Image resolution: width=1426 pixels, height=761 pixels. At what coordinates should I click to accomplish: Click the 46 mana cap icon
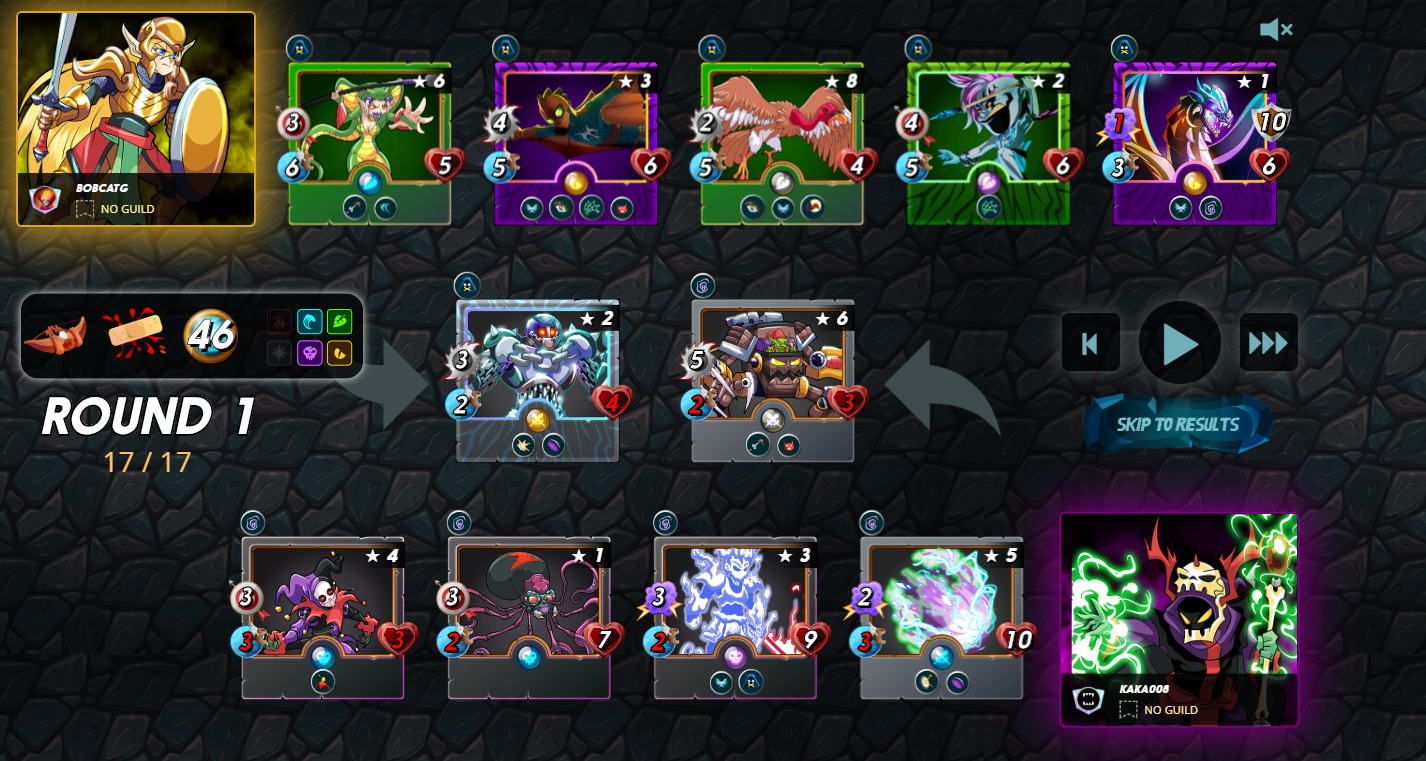point(210,335)
